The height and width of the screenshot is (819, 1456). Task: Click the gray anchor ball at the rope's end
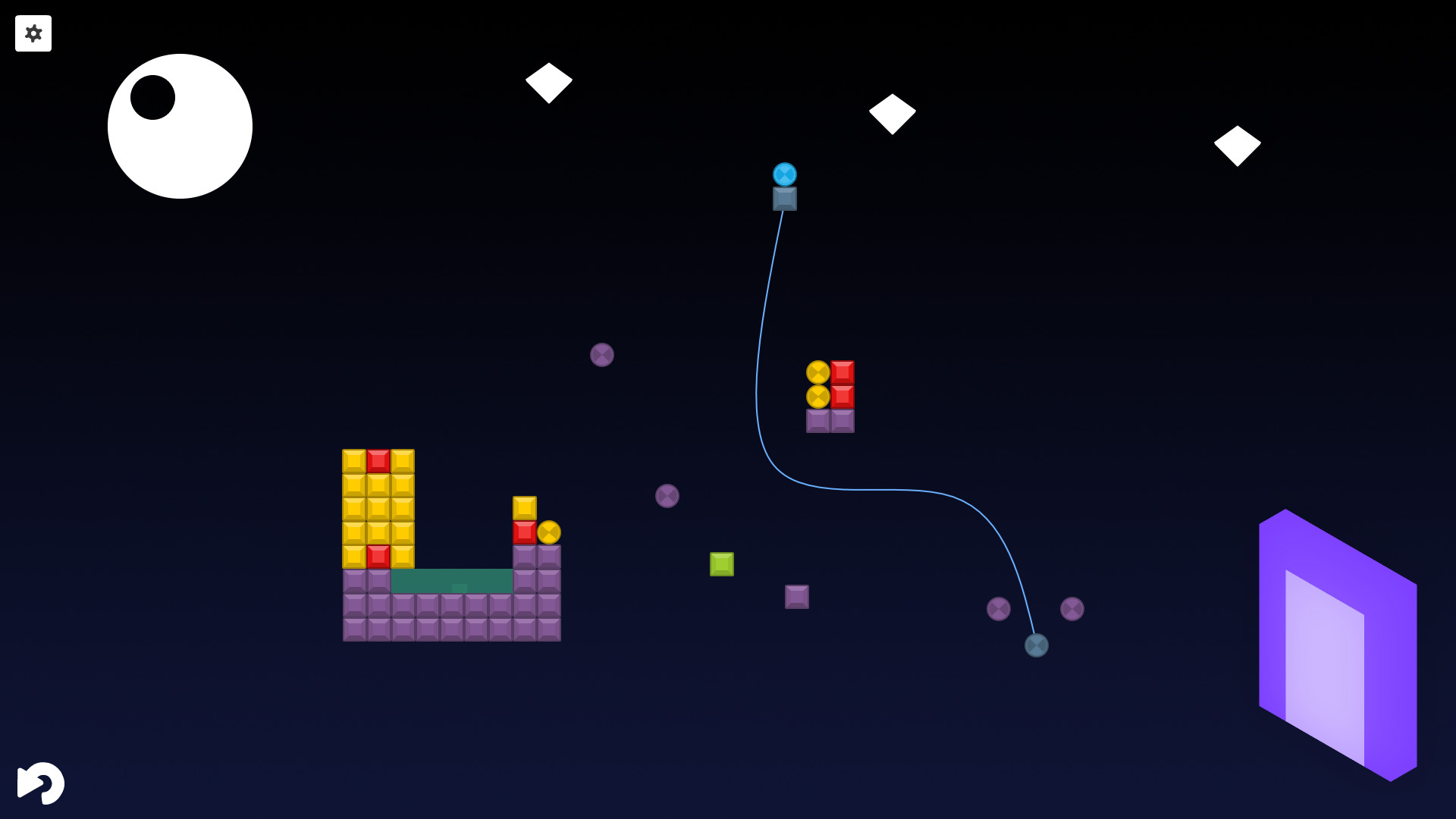coord(1036,646)
